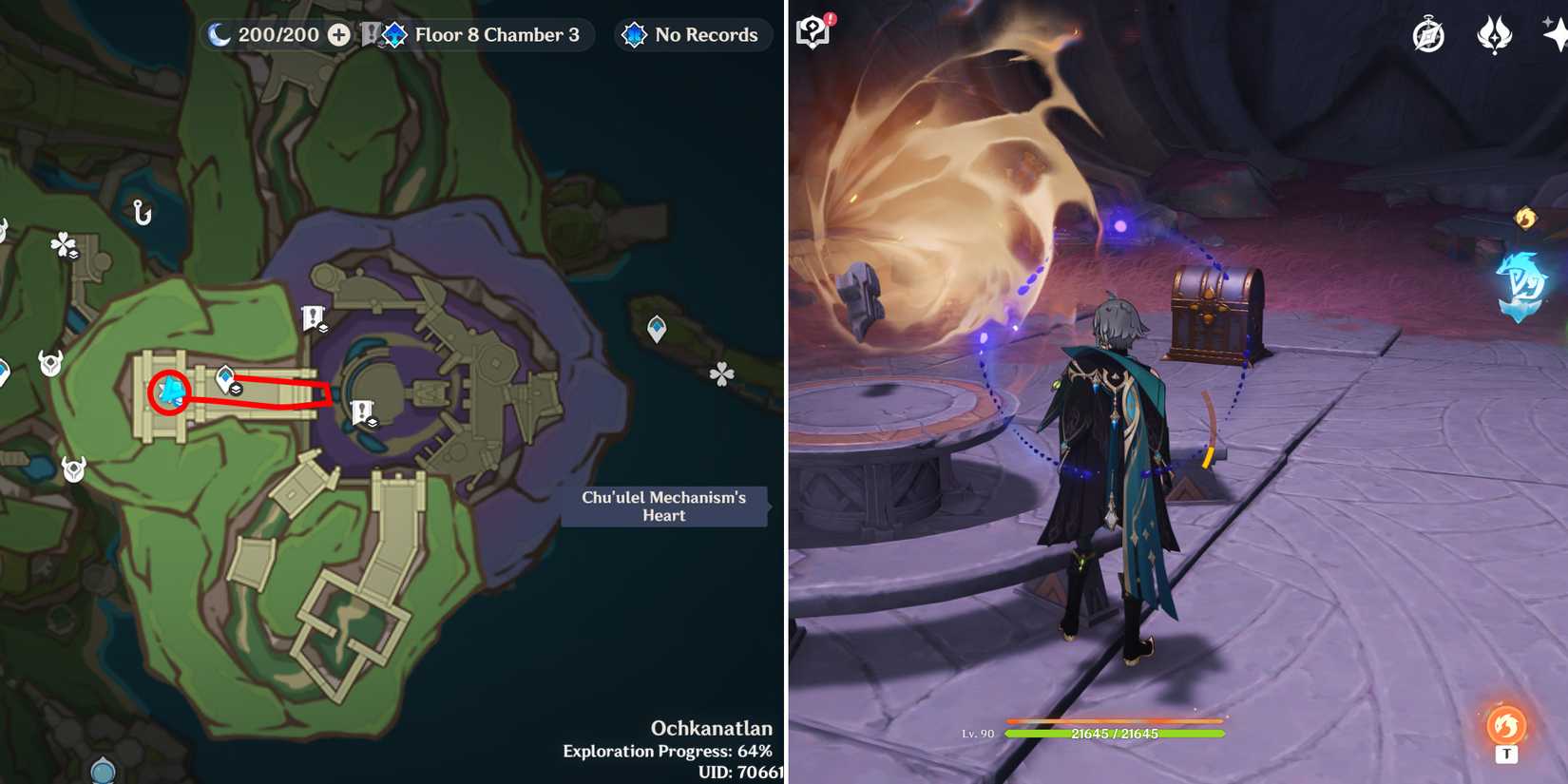
Task: Select the circled blue marker inside red highlight
Action: (168, 390)
